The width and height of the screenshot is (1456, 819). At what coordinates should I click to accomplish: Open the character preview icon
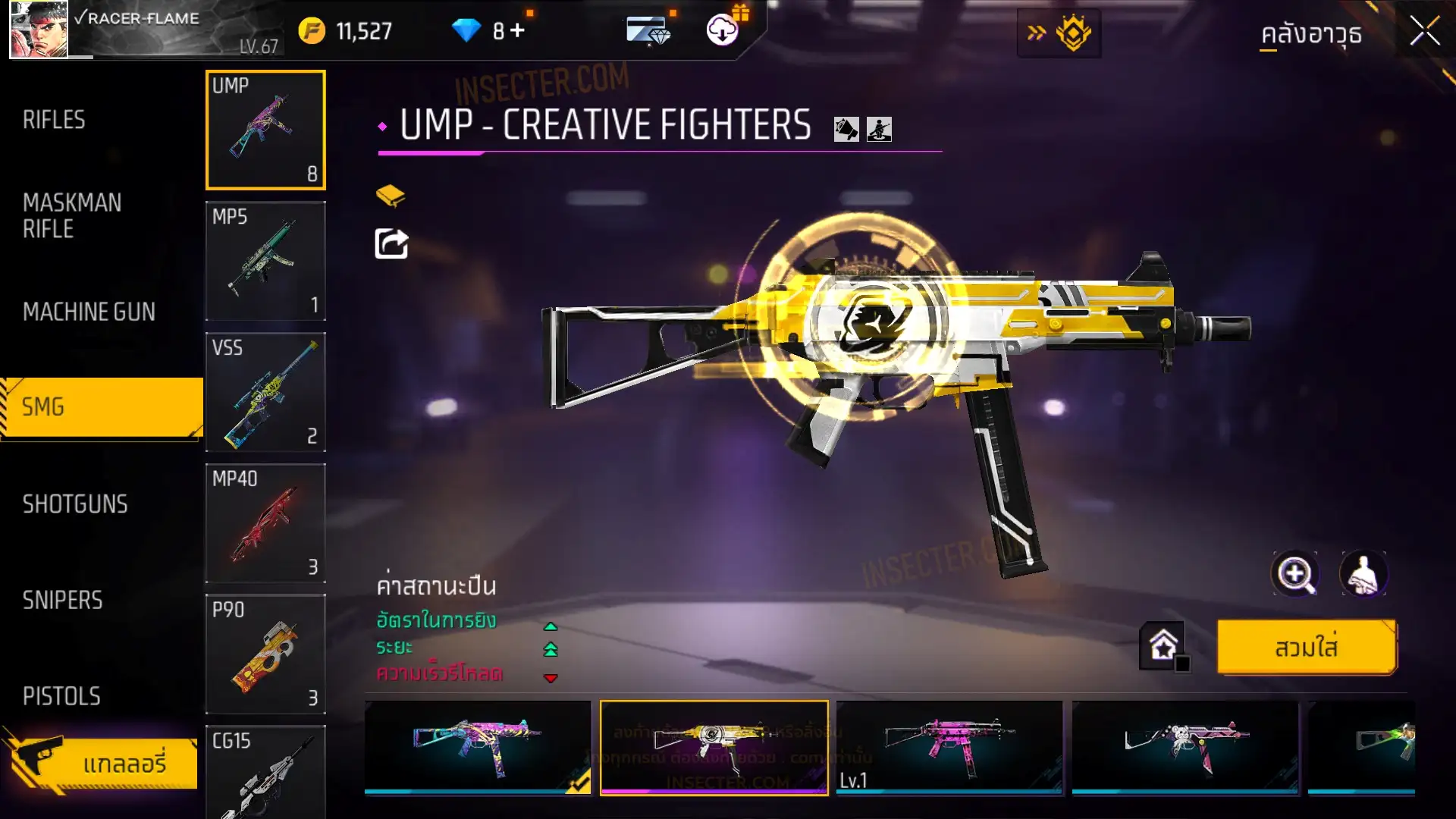(1363, 574)
